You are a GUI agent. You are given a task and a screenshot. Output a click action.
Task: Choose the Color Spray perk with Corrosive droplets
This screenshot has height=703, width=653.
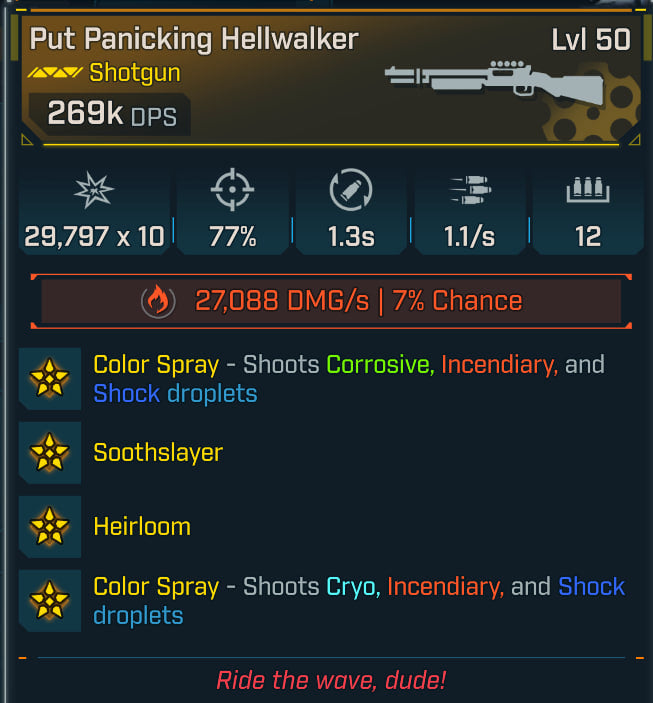(348, 378)
